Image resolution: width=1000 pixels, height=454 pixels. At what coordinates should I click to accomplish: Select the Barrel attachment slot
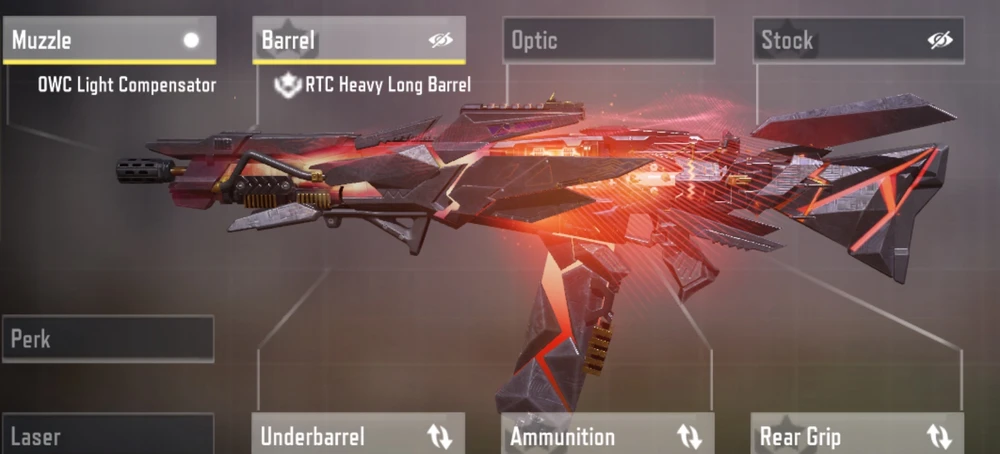point(330,41)
